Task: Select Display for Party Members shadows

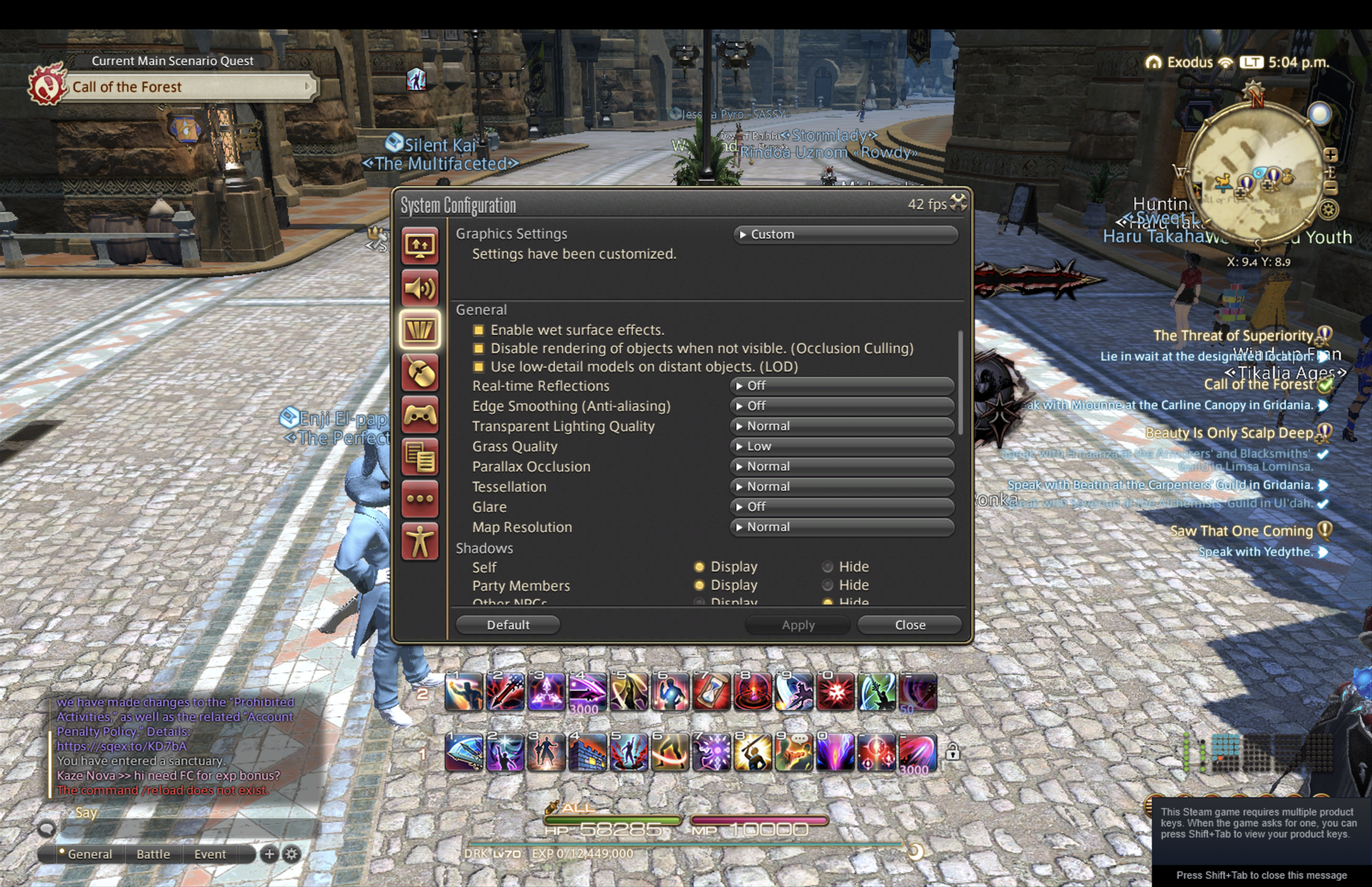Action: click(699, 585)
